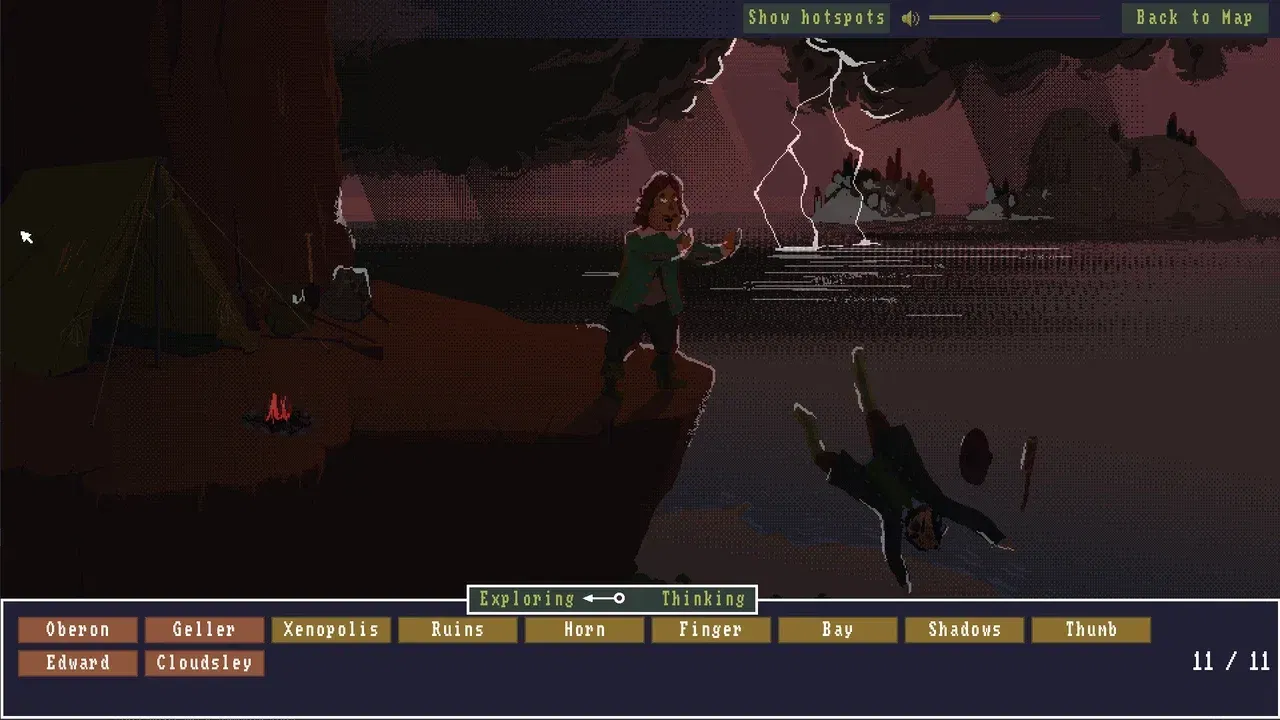Switch the dialogue mode to Exploring
The height and width of the screenshot is (720, 1280).
(526, 598)
